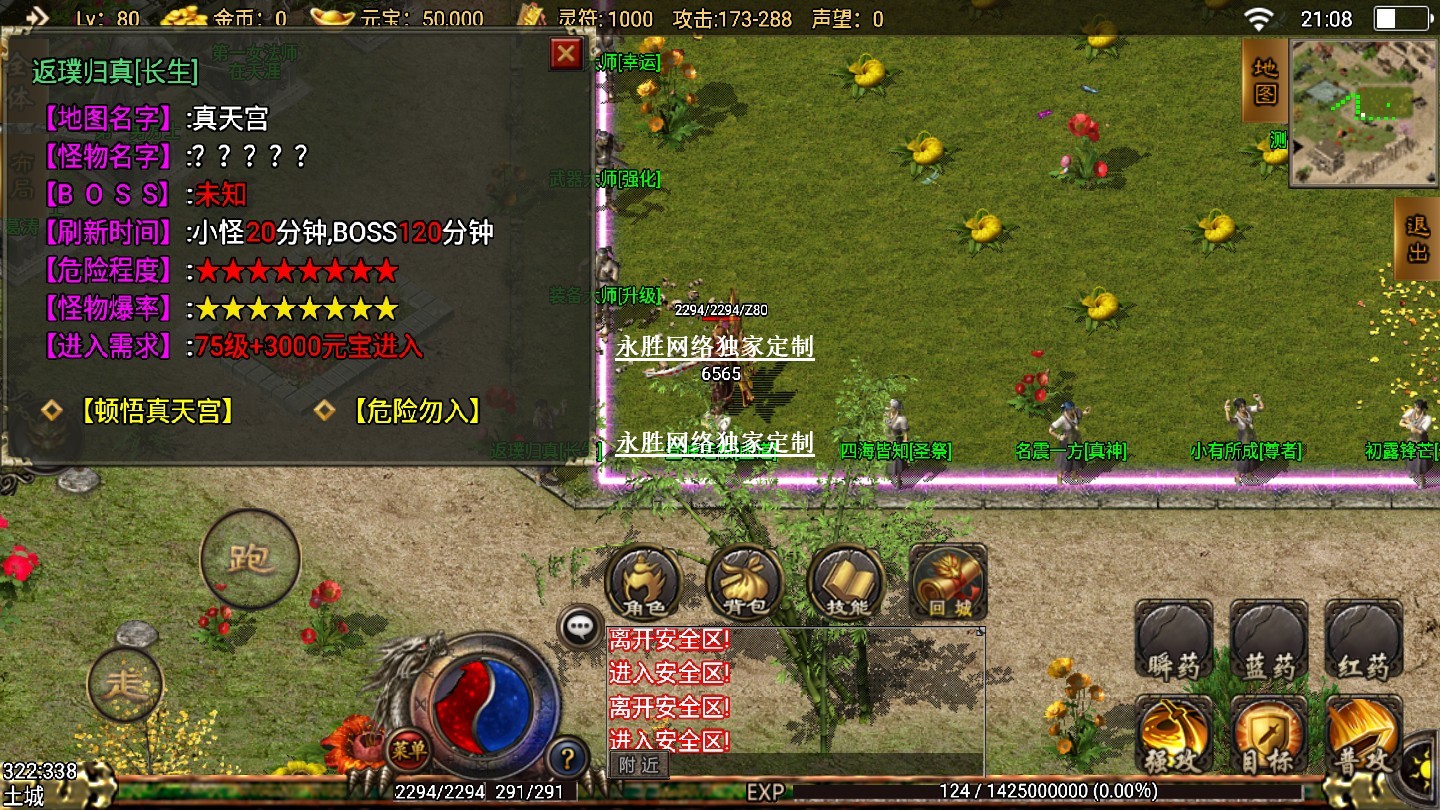
Task: Use the 瞬药 instant potion
Action: click(1173, 640)
